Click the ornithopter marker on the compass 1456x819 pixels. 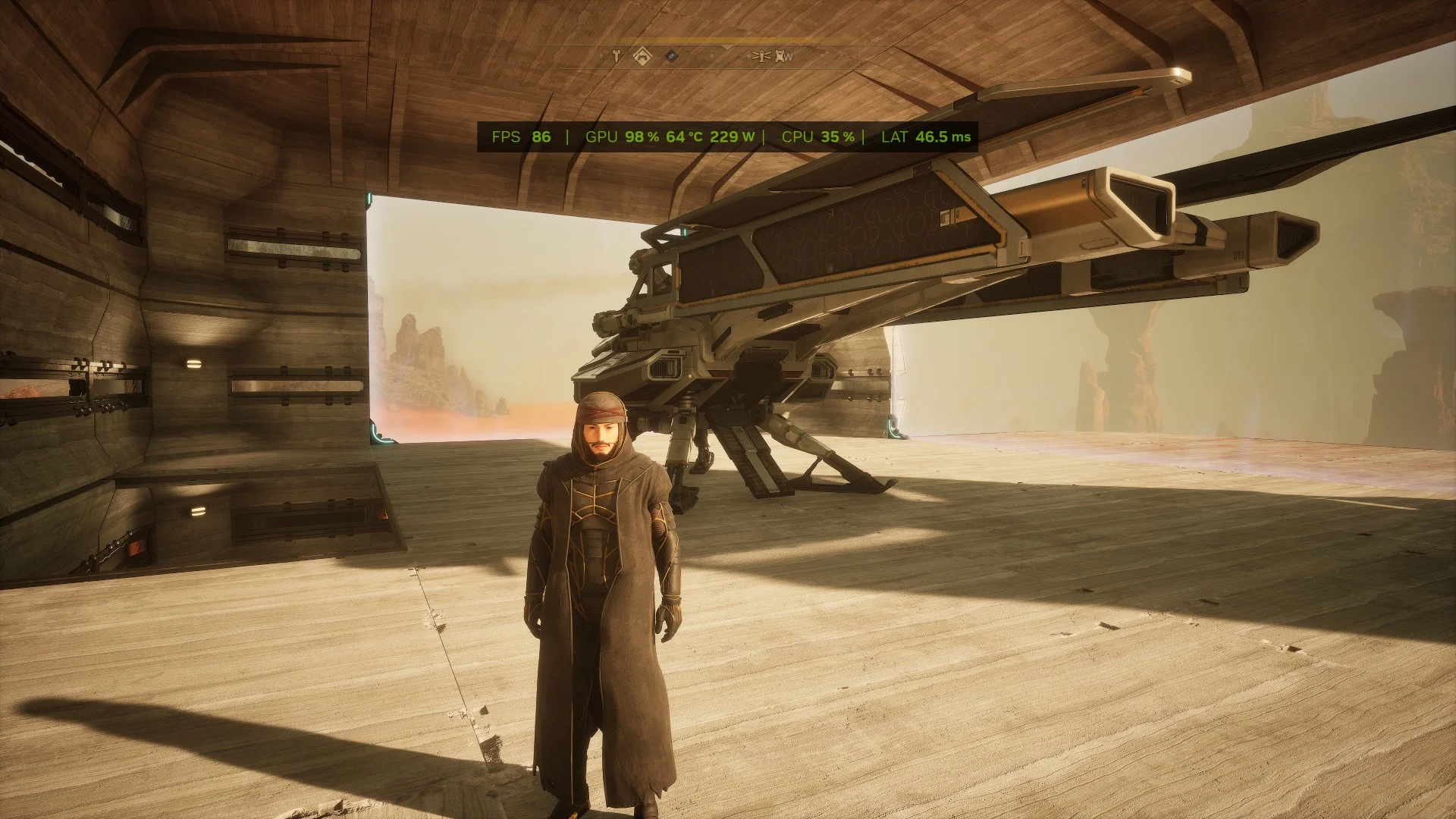(x=761, y=56)
